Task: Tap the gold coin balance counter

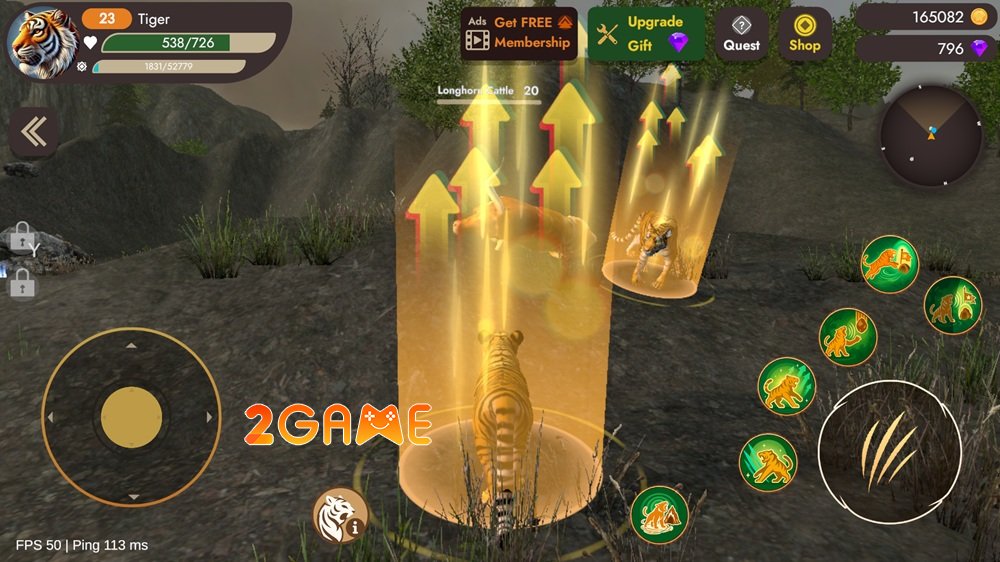Action: (925, 17)
